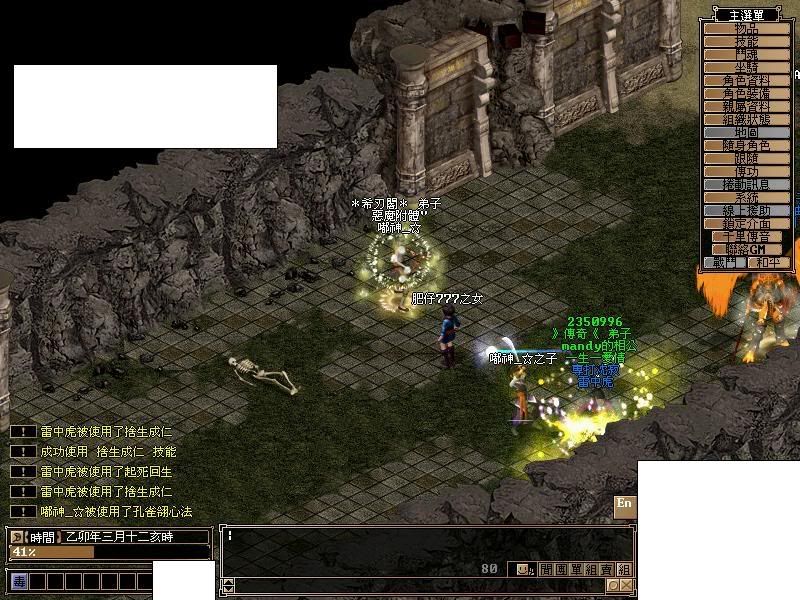Screen dimensions: 800x600
Task: Switch to 戰鬥 combat mode
Action: [x=725, y=263]
